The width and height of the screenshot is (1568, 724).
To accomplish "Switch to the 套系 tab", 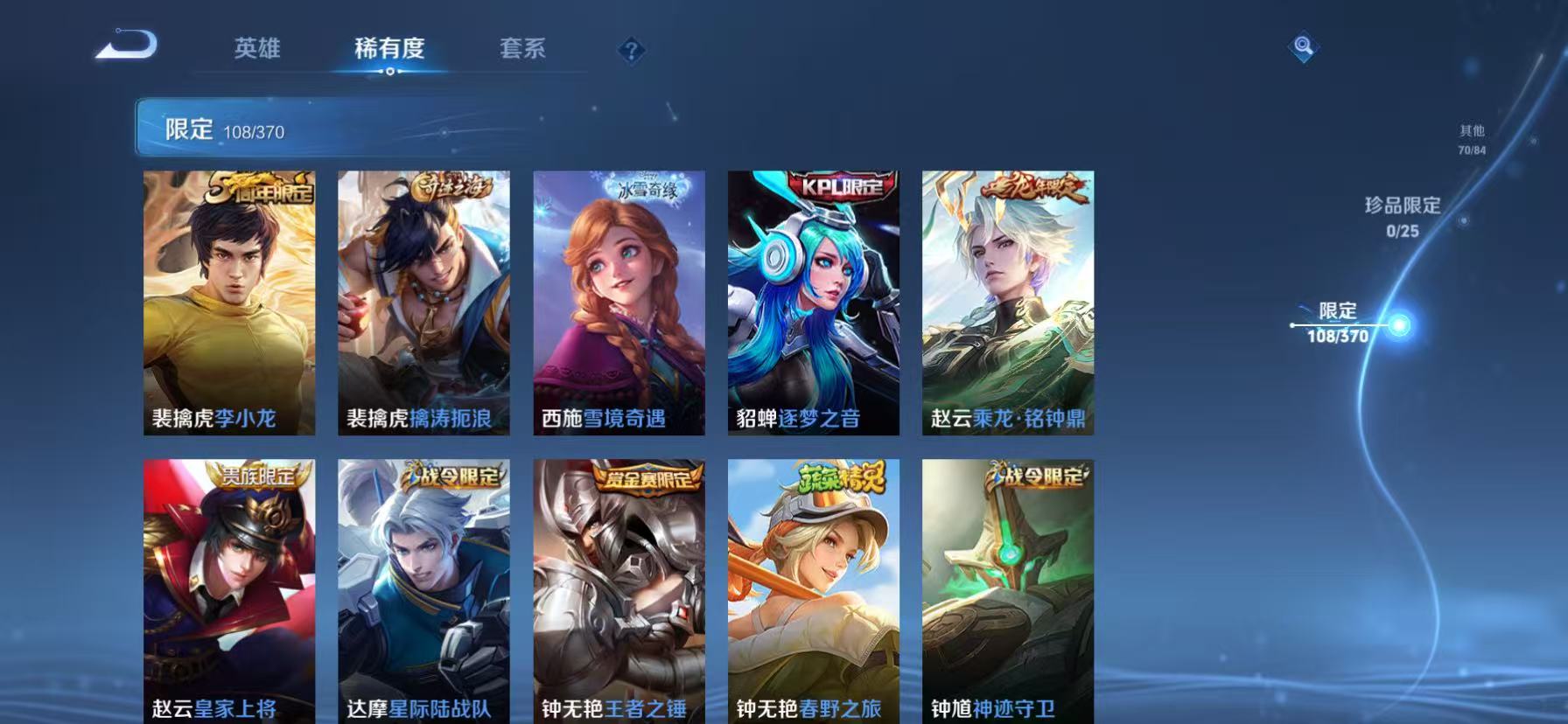I will 523,50.
